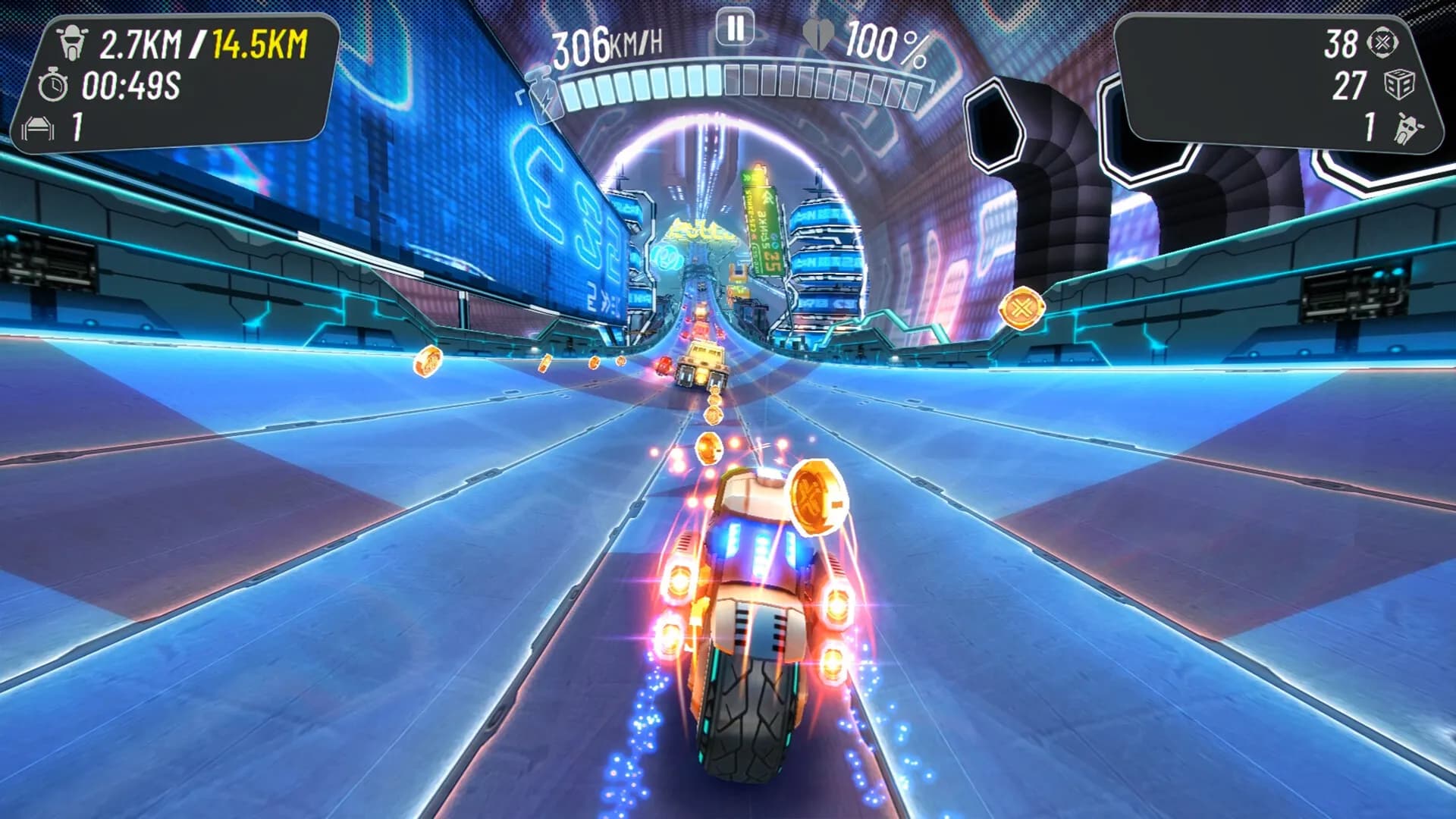The height and width of the screenshot is (819, 1456).
Task: Pause the race with the pause button
Action: click(x=735, y=30)
